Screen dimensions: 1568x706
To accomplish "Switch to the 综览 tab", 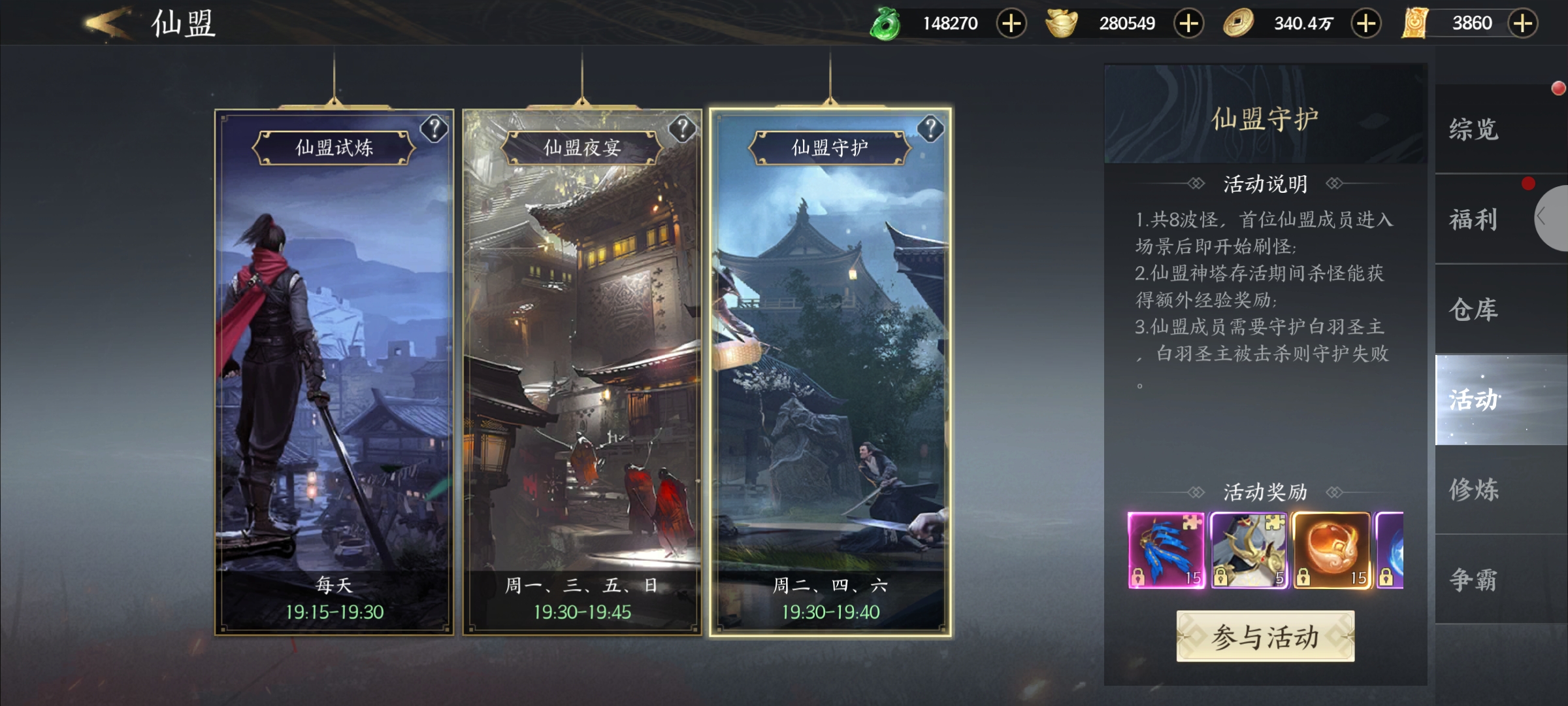I will point(1474,129).
